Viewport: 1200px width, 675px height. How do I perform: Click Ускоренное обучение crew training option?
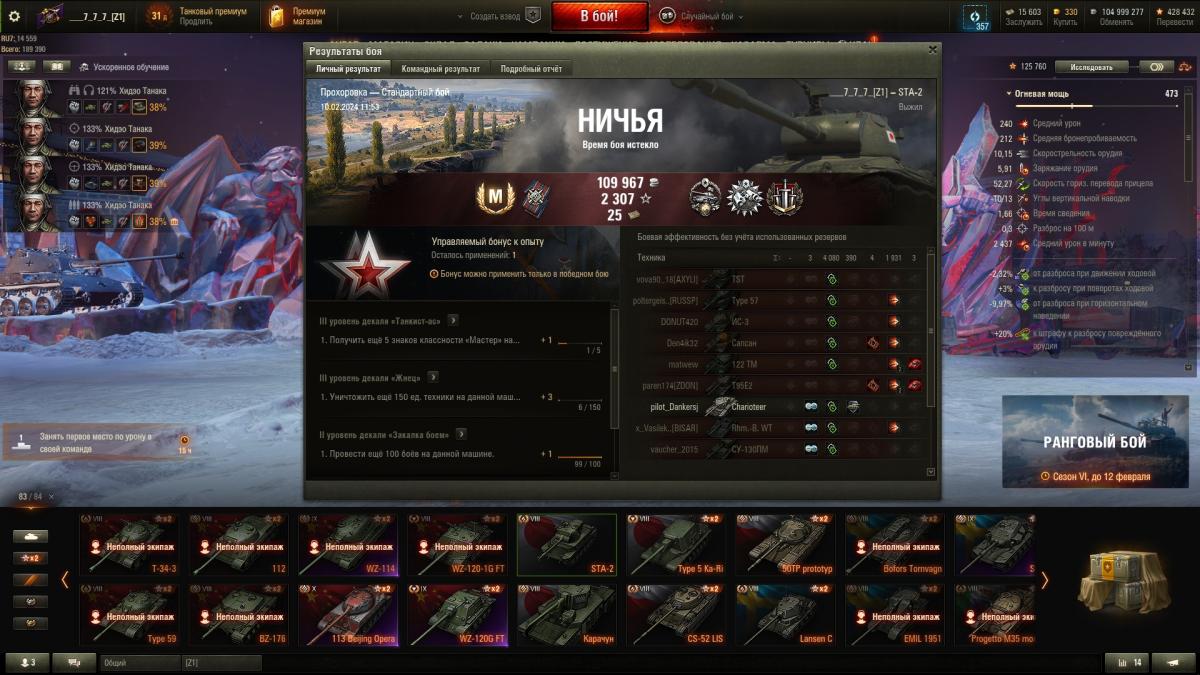click(x=131, y=67)
